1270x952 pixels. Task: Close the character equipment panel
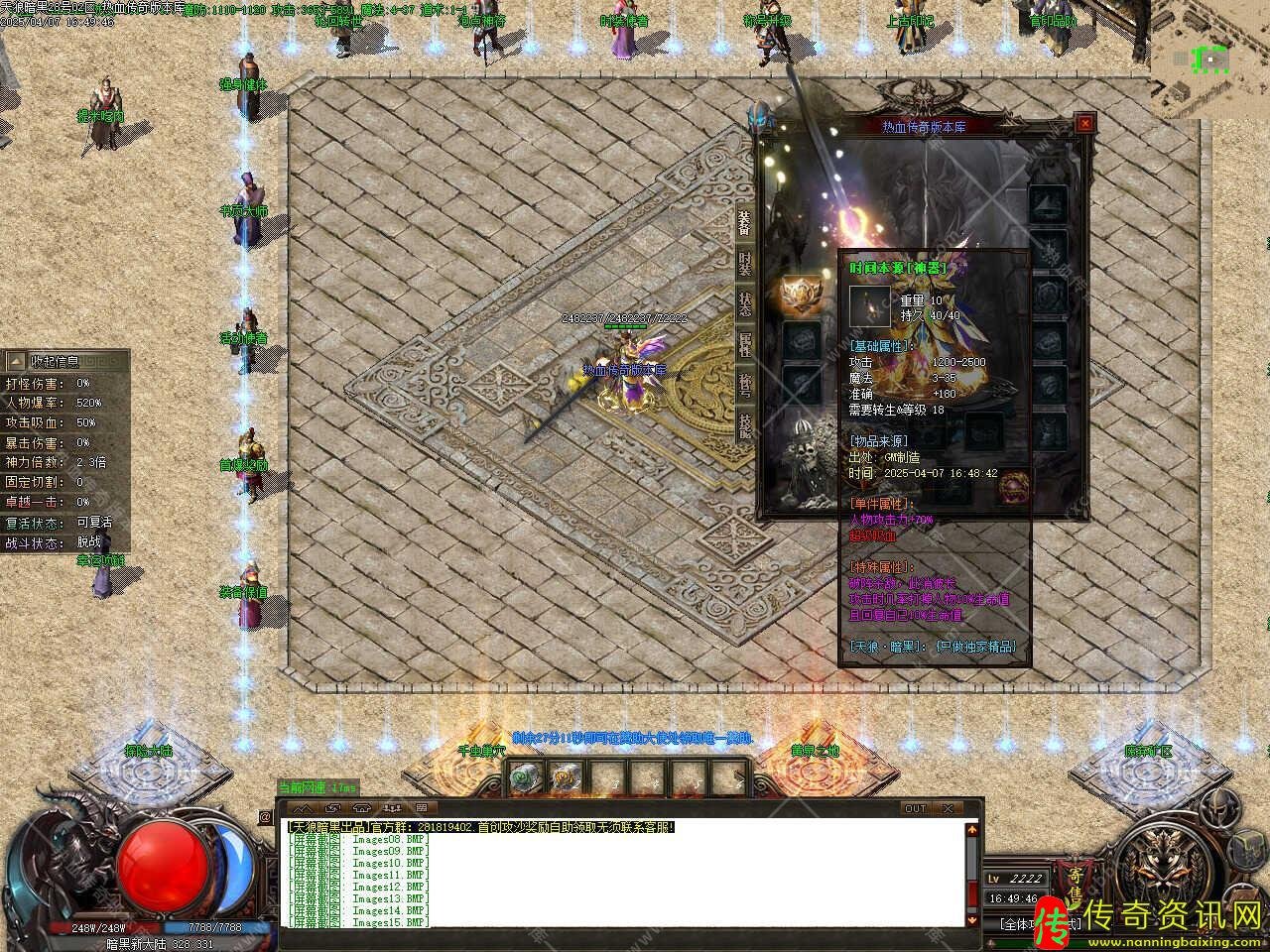(1085, 124)
